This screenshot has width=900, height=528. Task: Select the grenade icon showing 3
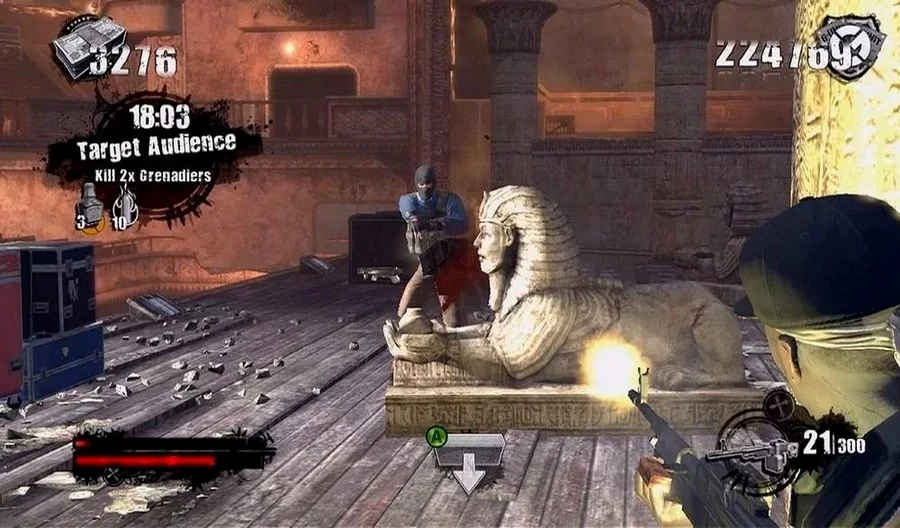point(89,207)
